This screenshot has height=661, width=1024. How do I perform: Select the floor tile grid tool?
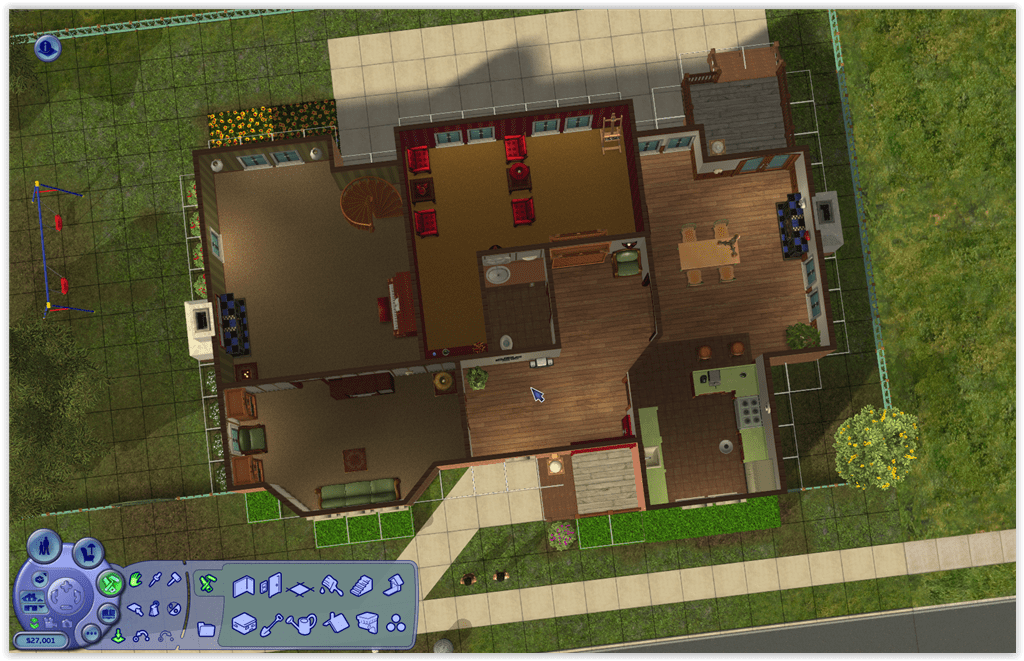coord(300,588)
